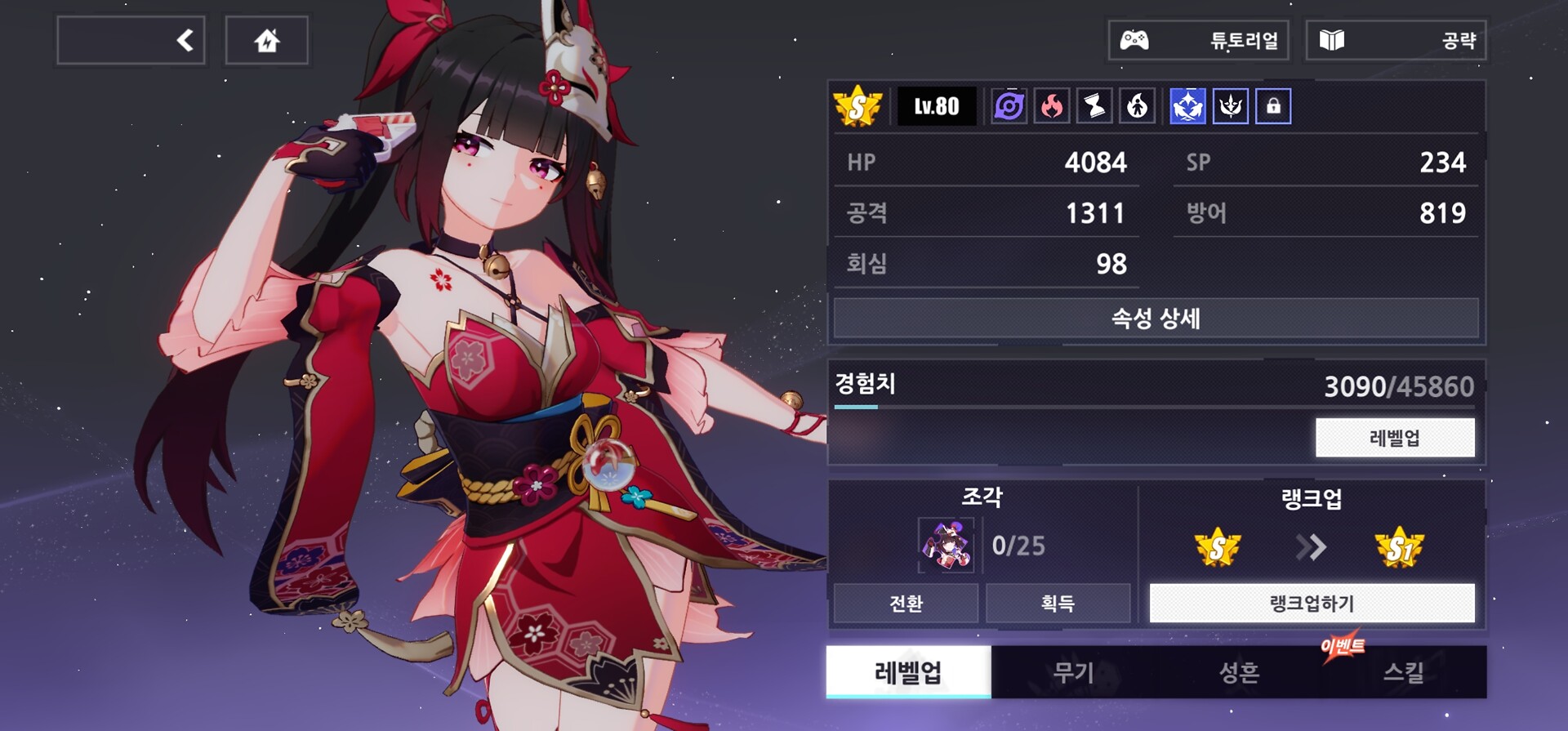
Task: Click the 전환 fragment convert button
Action: [x=906, y=604]
